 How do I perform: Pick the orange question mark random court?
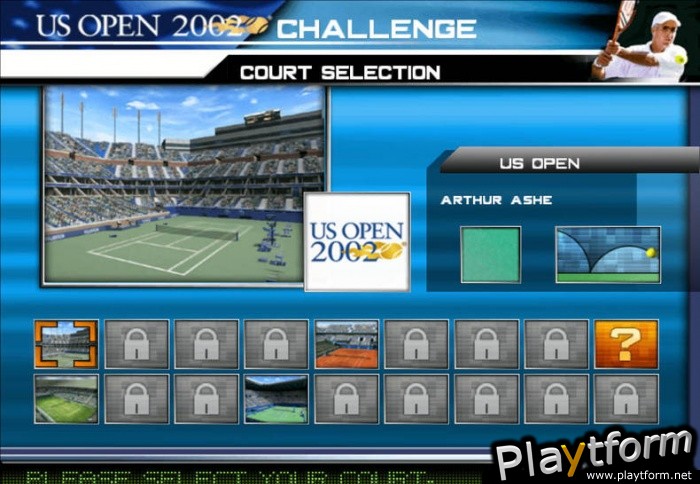(x=626, y=345)
